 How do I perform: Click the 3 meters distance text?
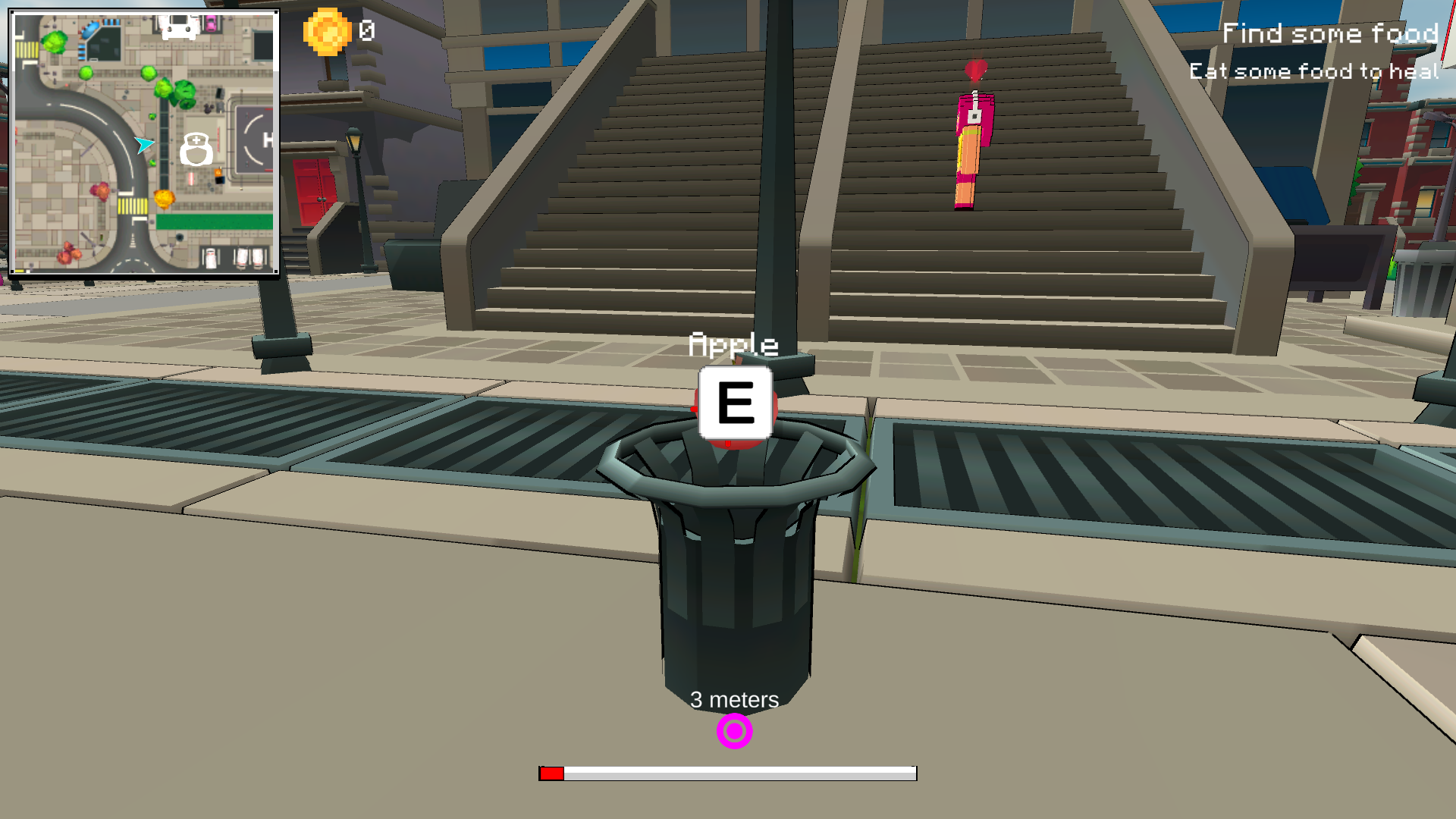733,700
